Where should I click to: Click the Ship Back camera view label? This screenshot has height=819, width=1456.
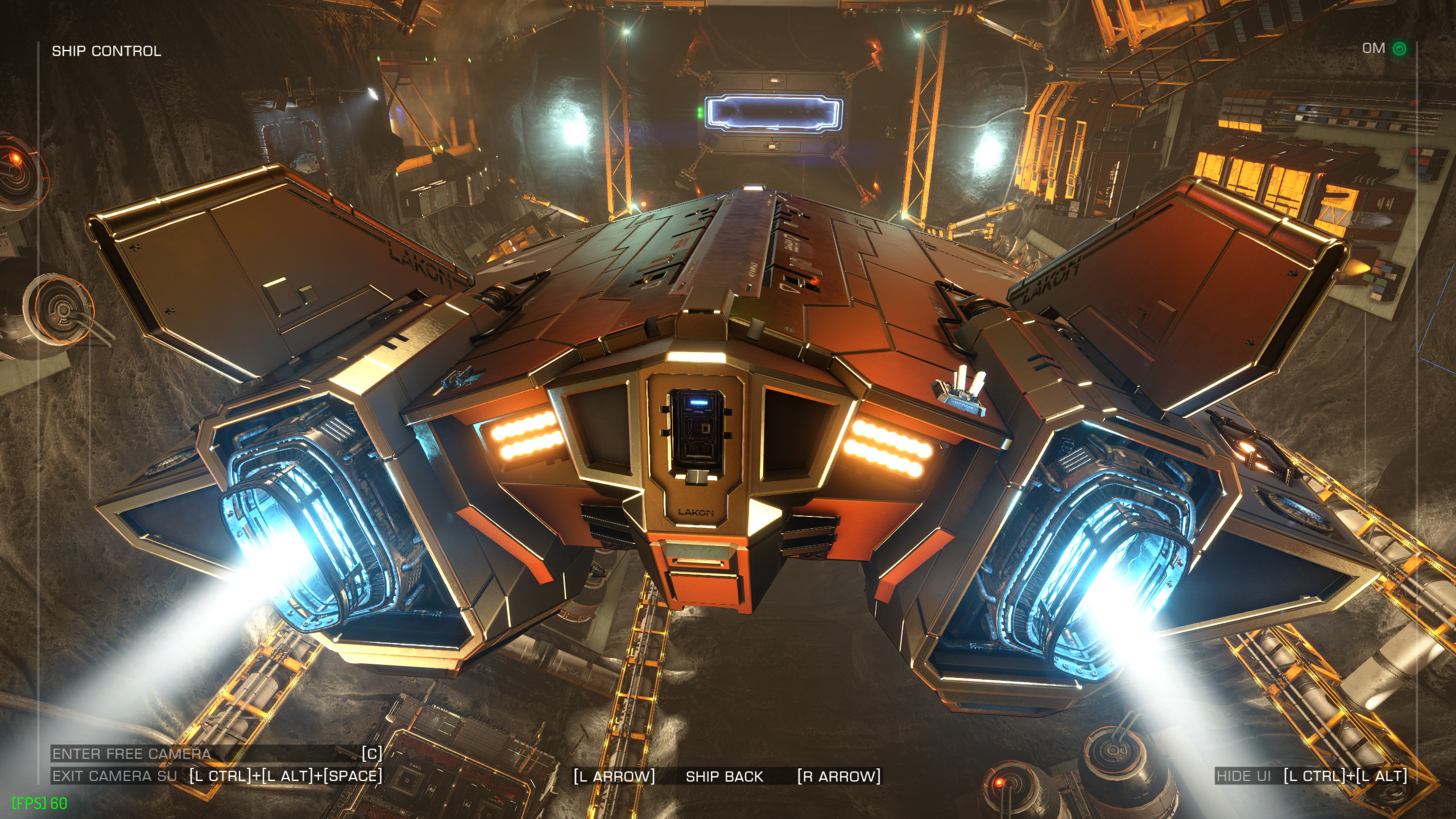724,776
